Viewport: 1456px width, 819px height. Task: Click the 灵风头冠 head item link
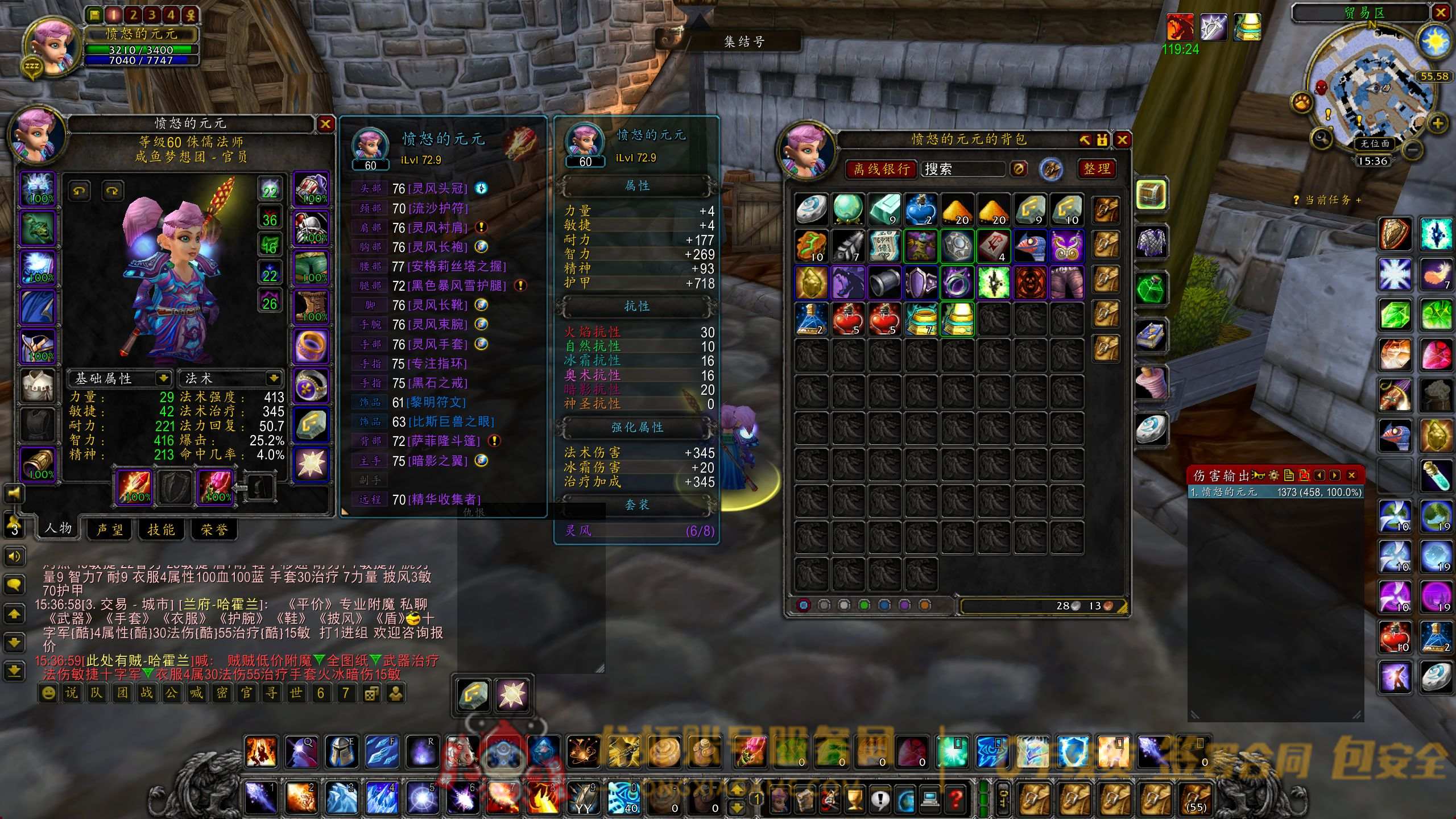[437, 189]
